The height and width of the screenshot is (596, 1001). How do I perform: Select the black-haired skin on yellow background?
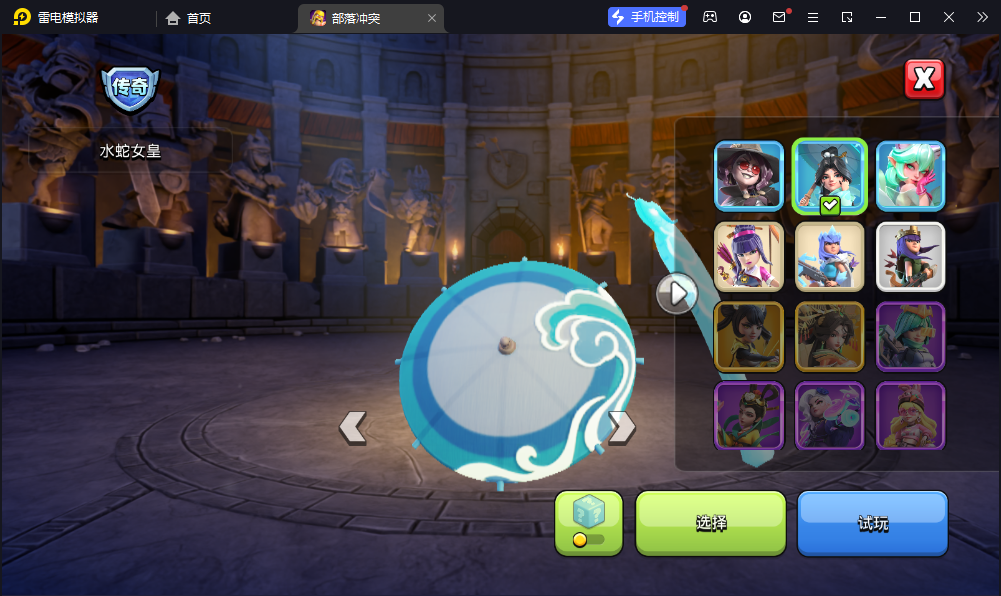click(x=749, y=336)
